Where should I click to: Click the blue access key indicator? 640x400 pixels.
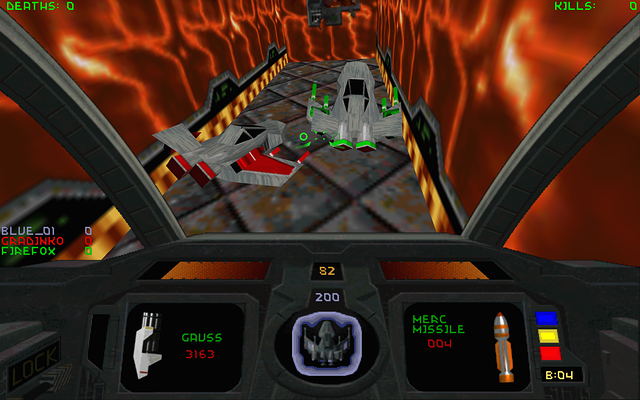[x=547, y=319]
